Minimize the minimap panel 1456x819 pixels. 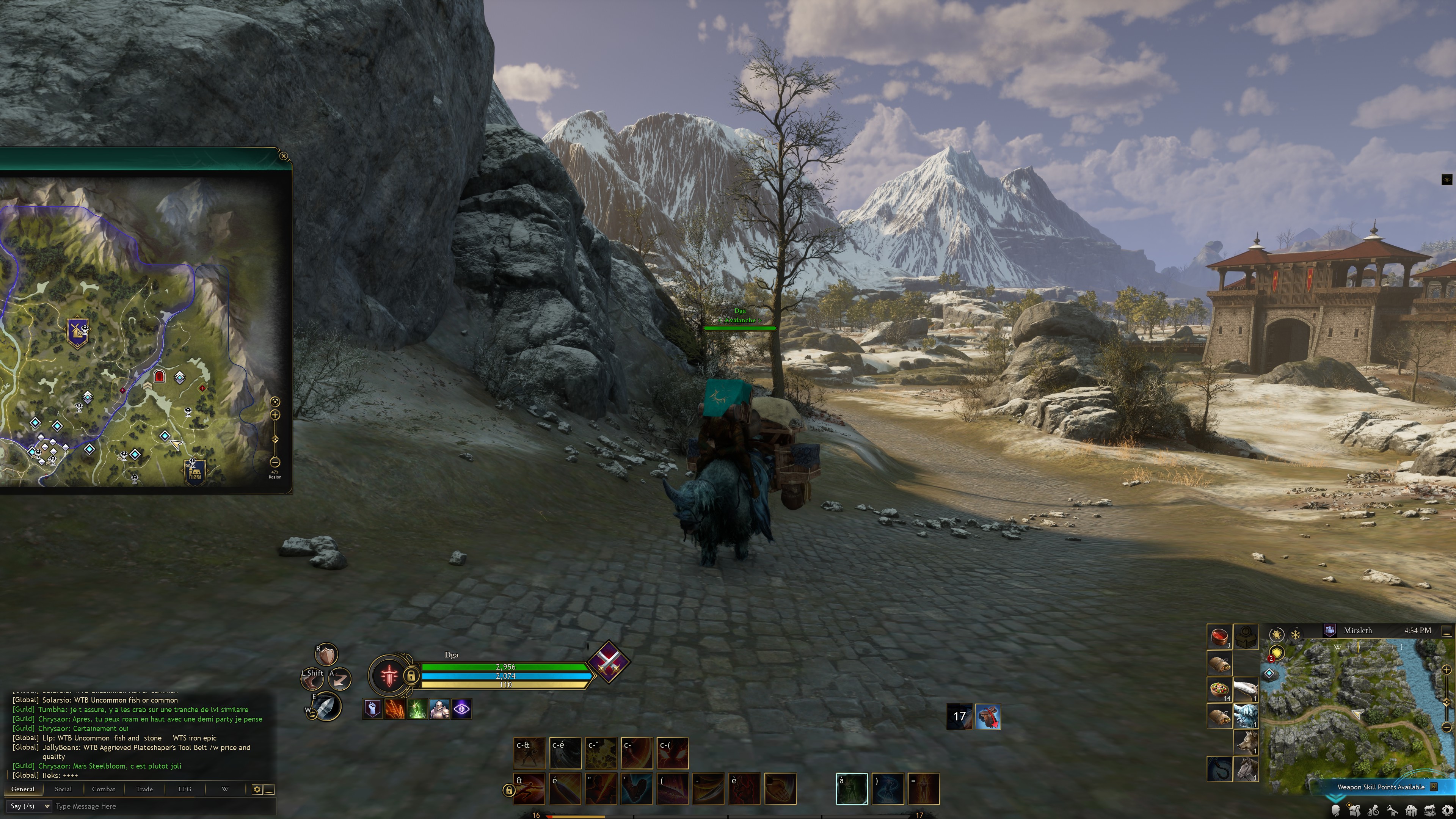click(1447, 631)
